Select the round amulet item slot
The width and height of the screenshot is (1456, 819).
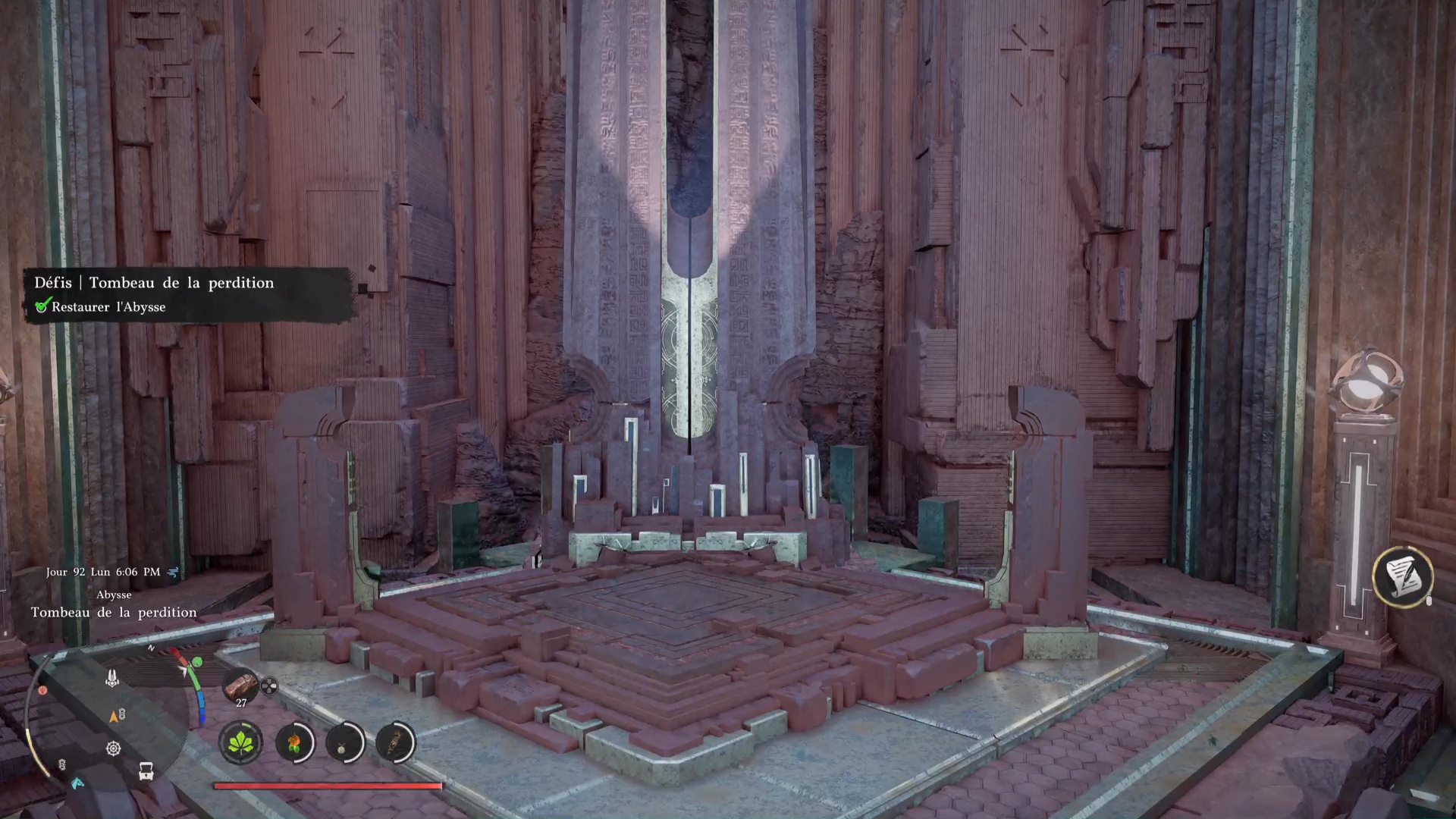[x=345, y=742]
